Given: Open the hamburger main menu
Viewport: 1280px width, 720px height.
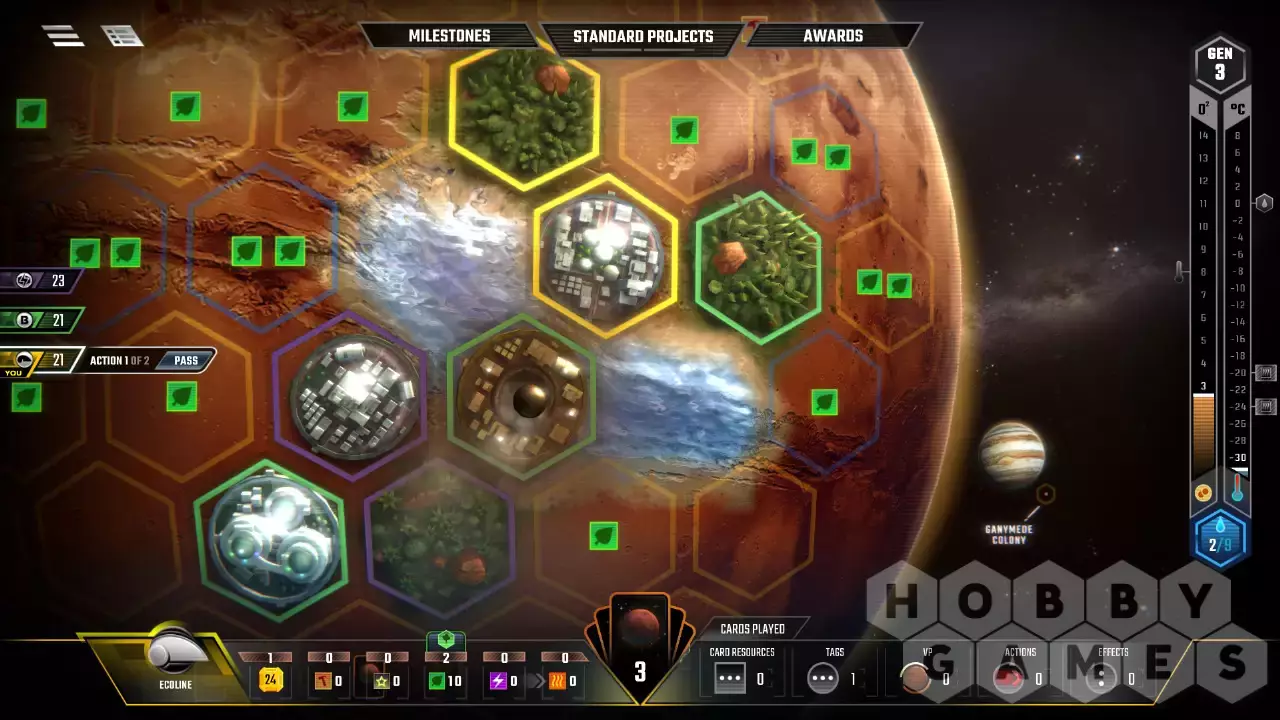Looking at the screenshot, I should click(x=62, y=36).
